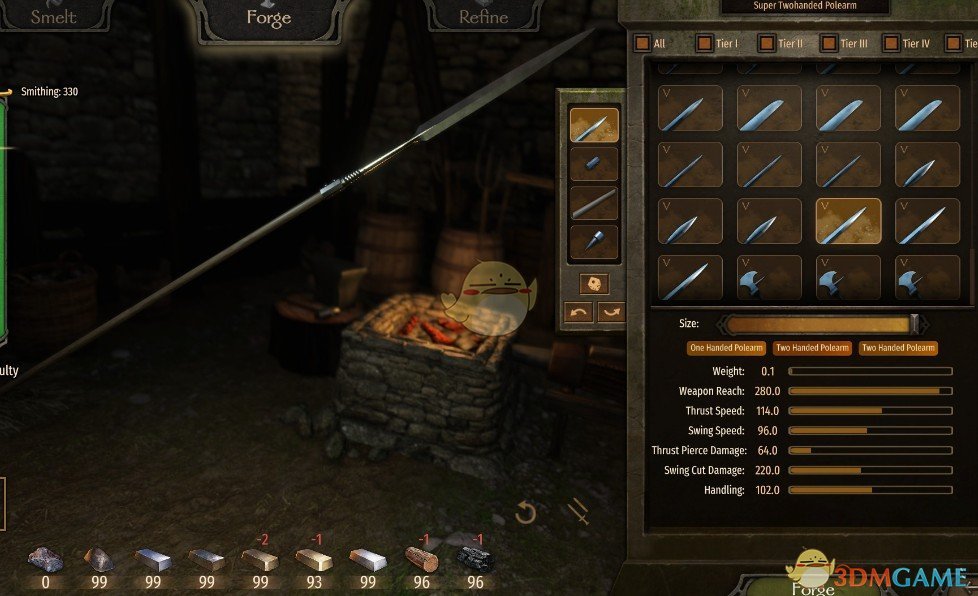Choose the One Handed Polearm usage
Screen dimensions: 978x596
click(726, 348)
